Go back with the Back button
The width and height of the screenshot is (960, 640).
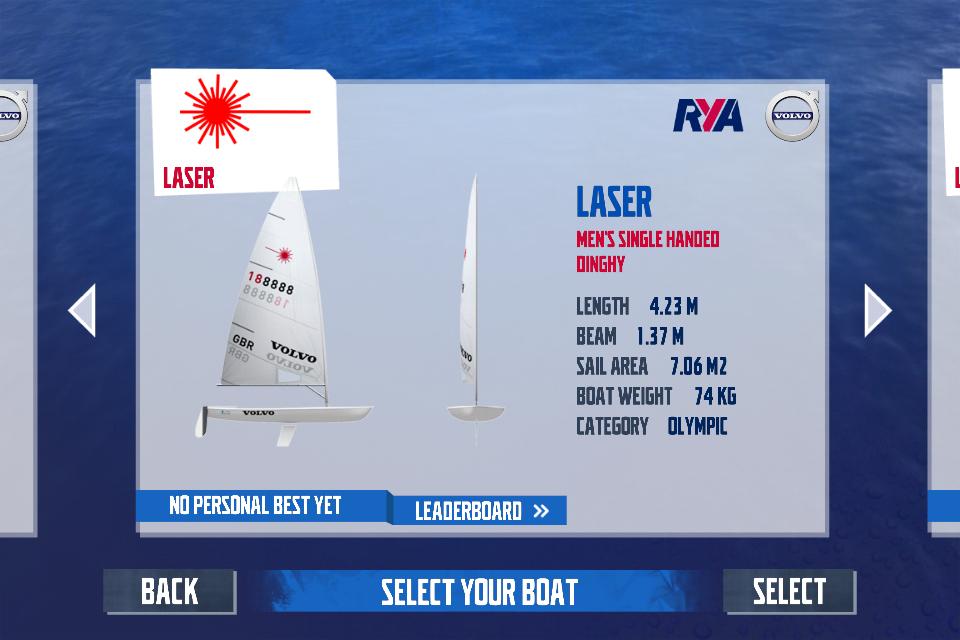(x=169, y=591)
